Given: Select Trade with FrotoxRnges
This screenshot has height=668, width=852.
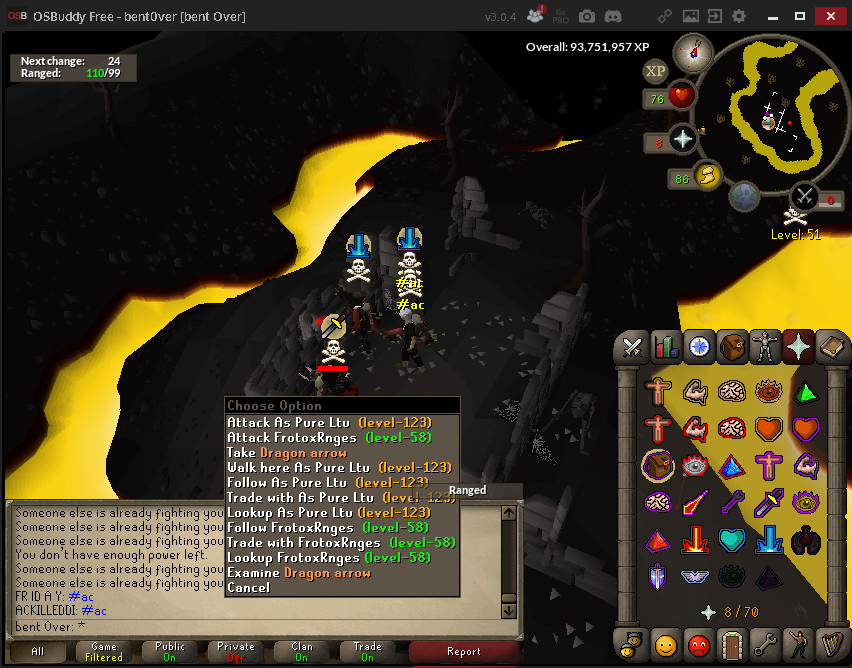Looking at the screenshot, I should 340,543.
